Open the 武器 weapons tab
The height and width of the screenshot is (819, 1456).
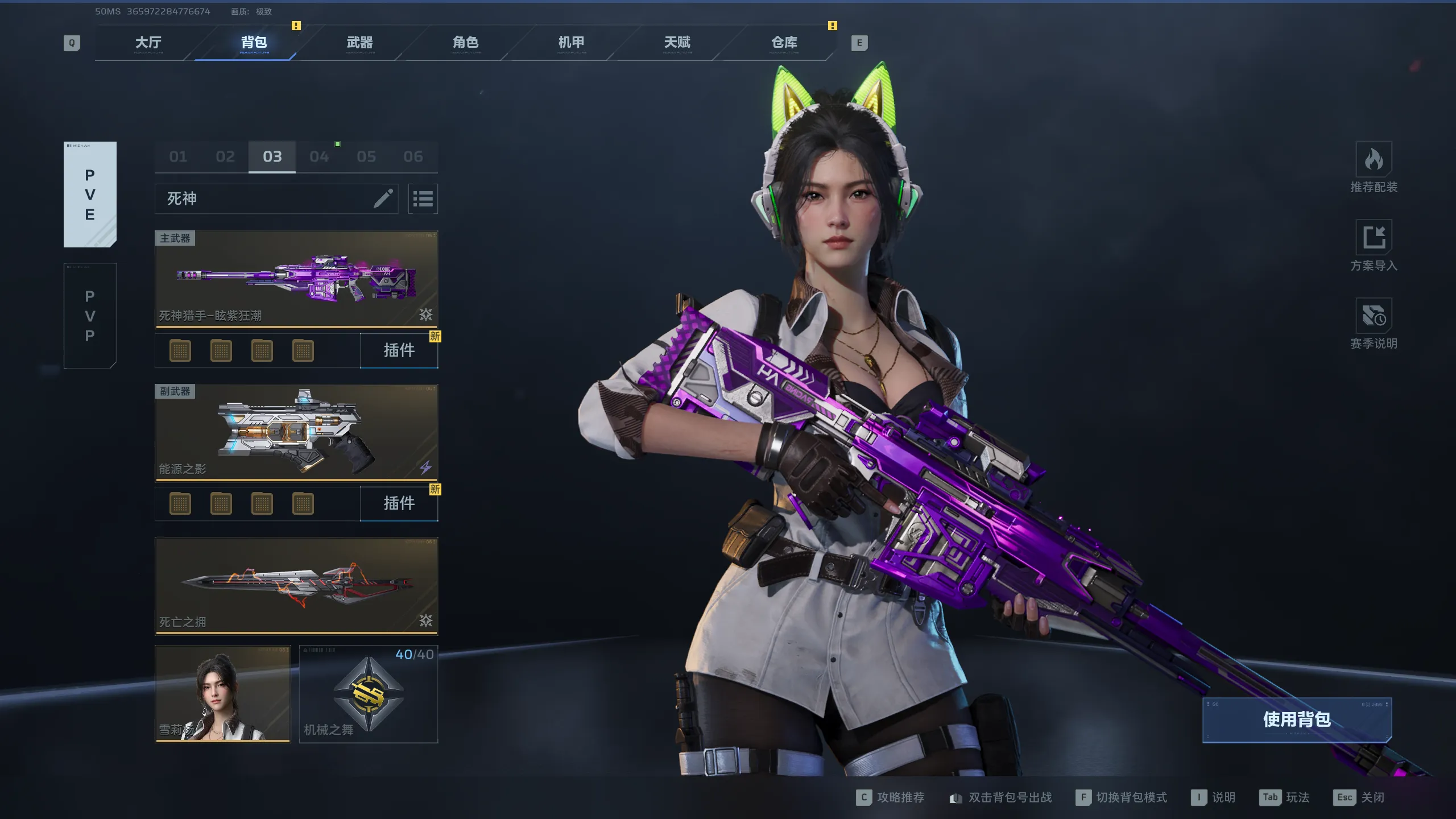pos(359,43)
